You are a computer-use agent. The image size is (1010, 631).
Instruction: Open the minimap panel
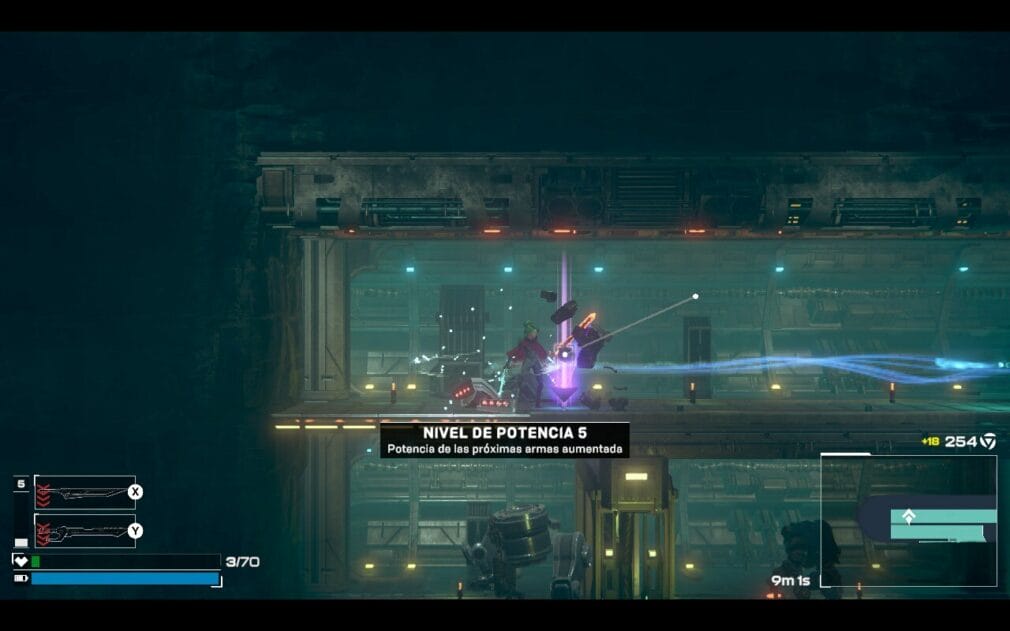[x=908, y=520]
